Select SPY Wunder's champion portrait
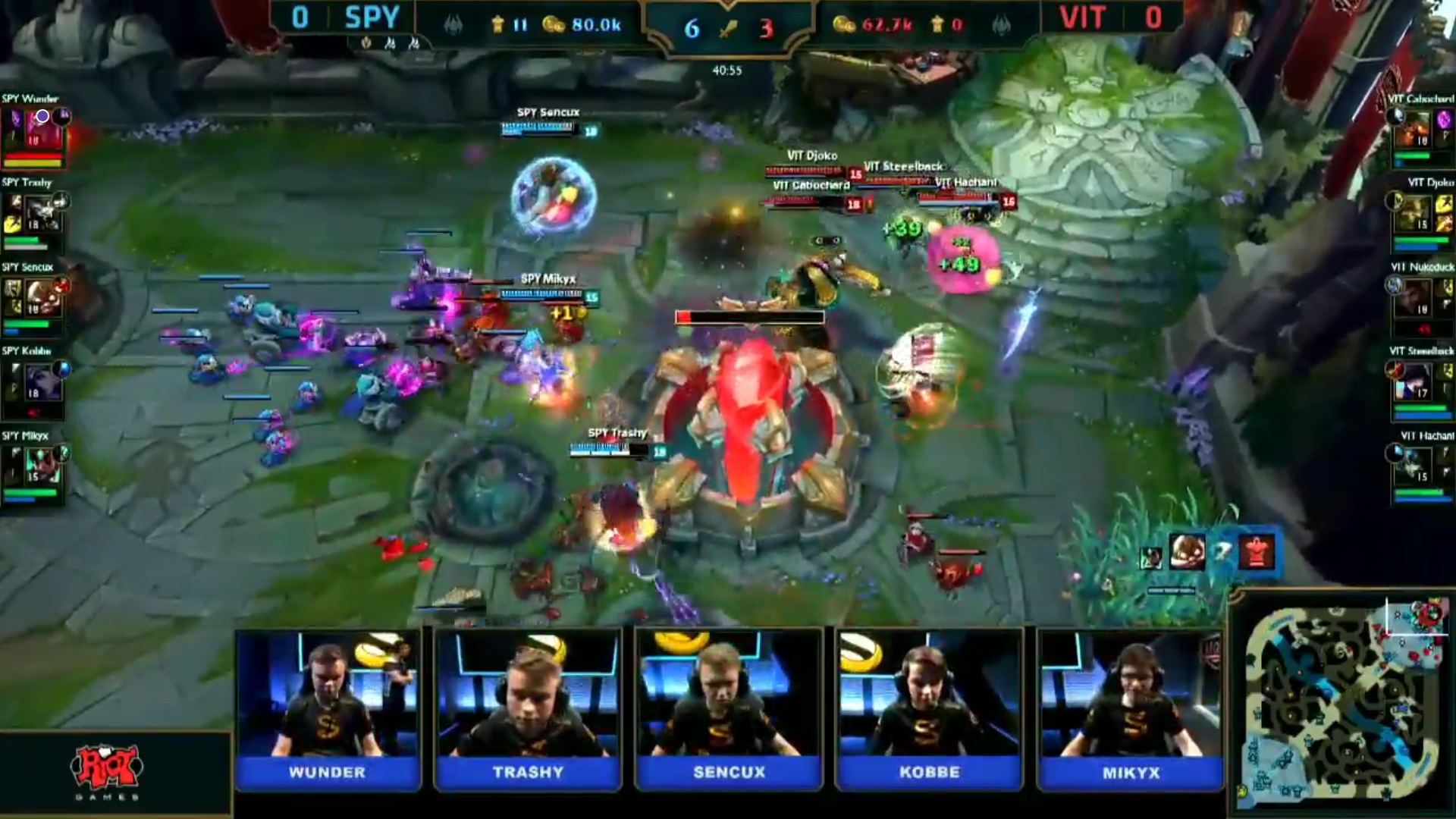Image resolution: width=1456 pixels, height=819 pixels. 43,129
